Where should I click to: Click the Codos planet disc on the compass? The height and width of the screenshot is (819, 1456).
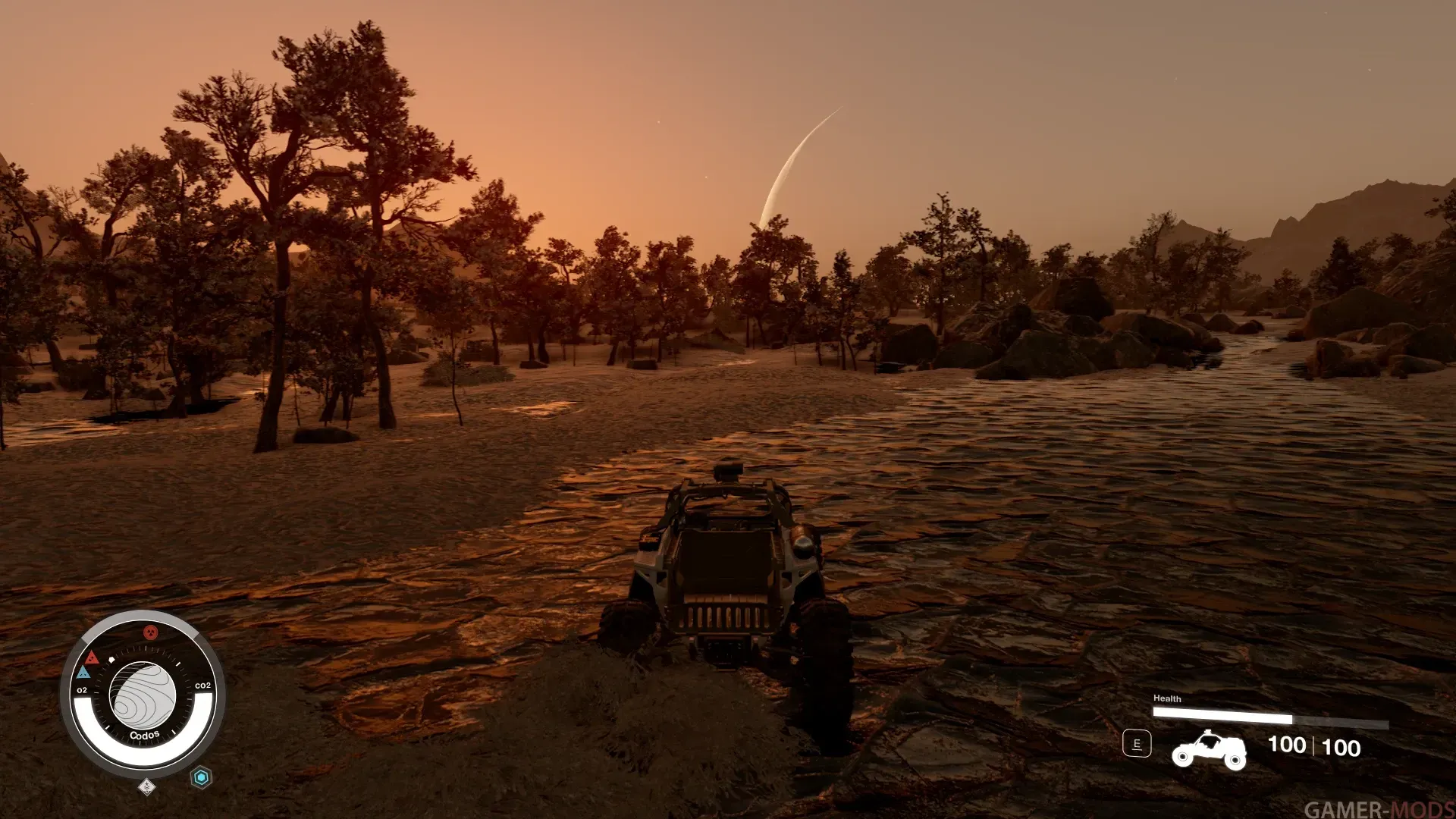tap(143, 695)
